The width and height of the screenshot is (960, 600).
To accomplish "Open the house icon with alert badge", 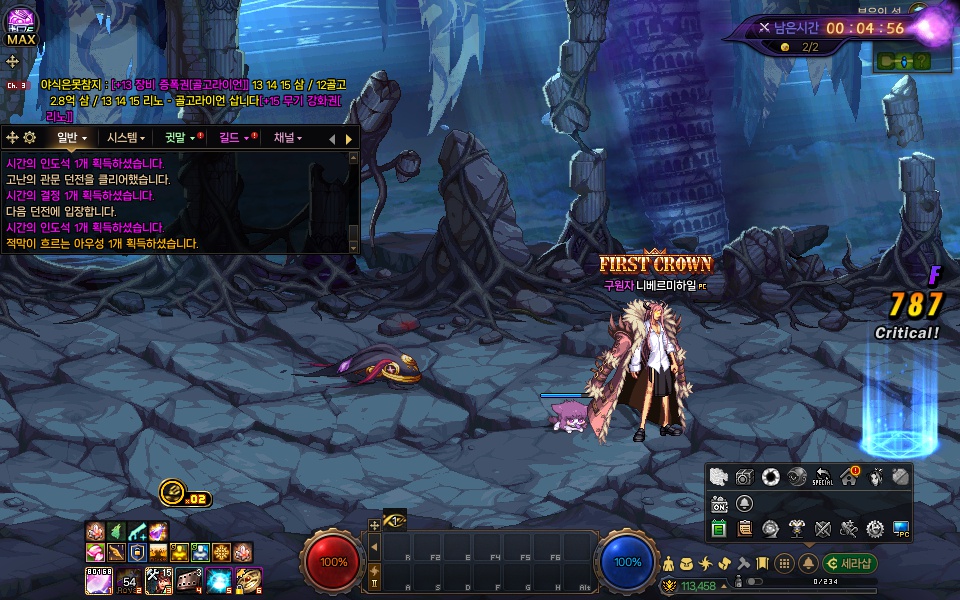I will pos(849,477).
